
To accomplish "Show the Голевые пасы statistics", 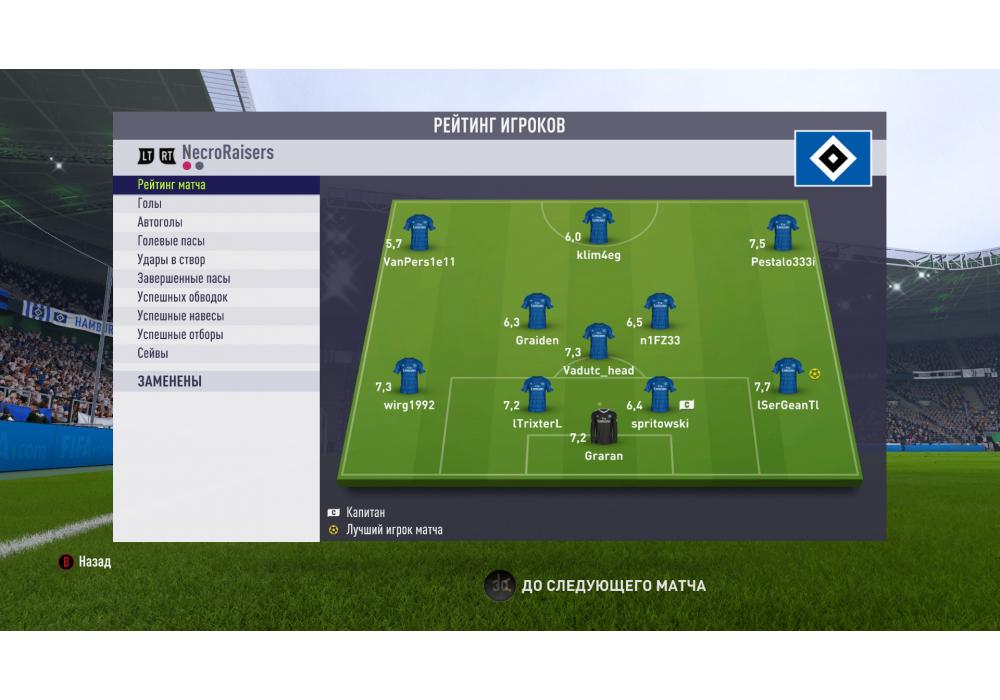I will tap(215, 241).
